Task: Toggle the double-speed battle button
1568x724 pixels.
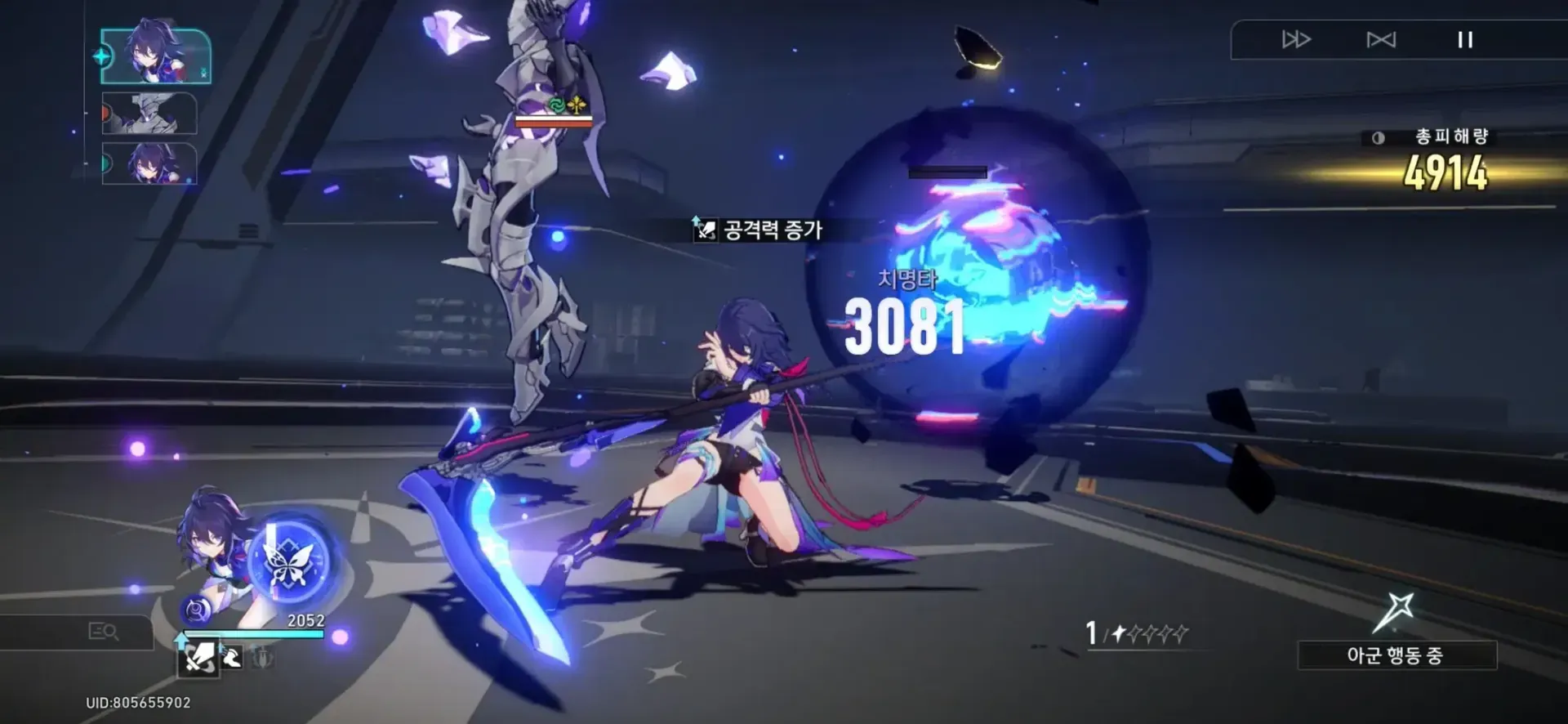Action: tap(1296, 39)
